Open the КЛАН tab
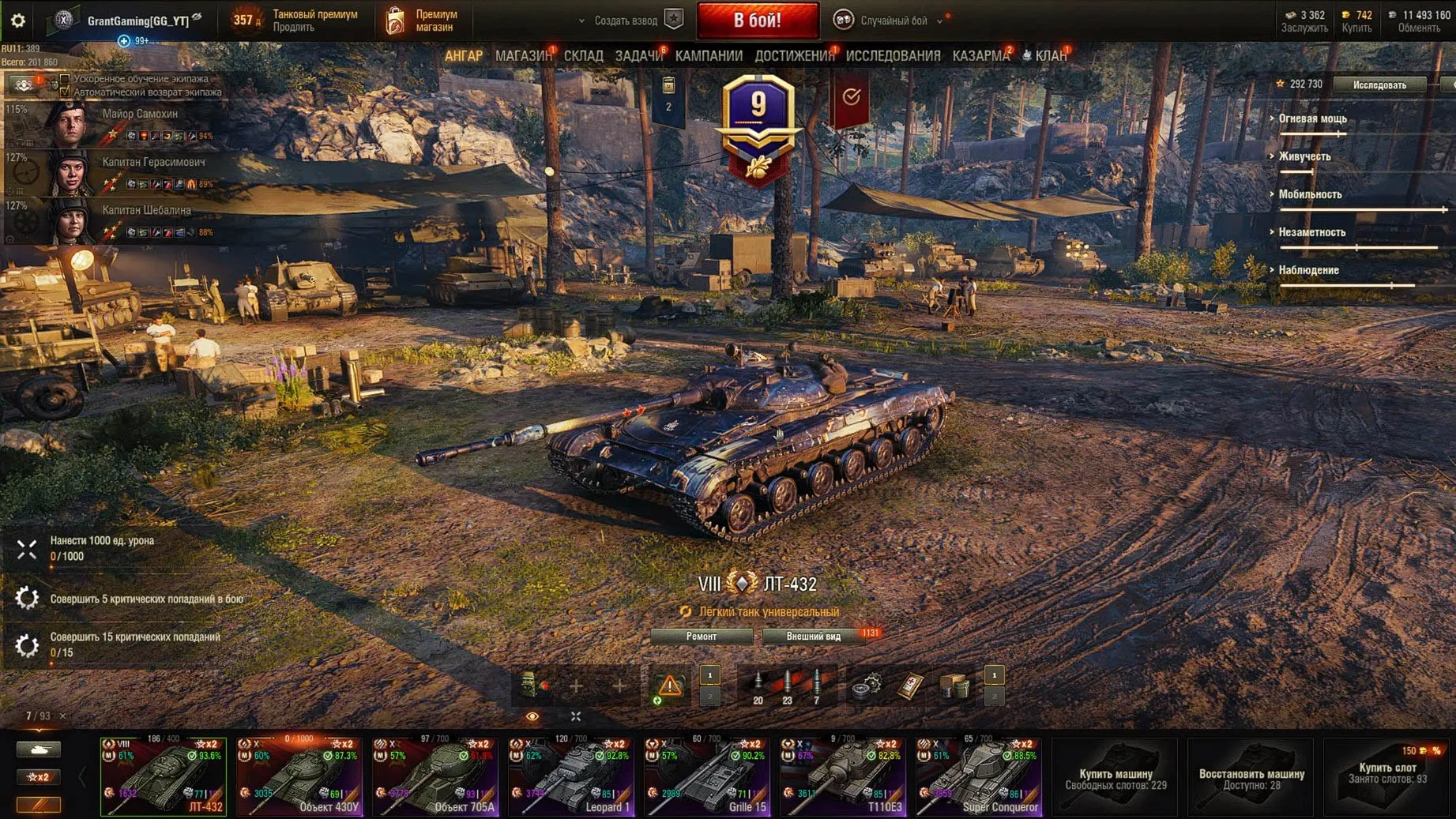This screenshot has width=1456, height=819. click(x=1050, y=56)
